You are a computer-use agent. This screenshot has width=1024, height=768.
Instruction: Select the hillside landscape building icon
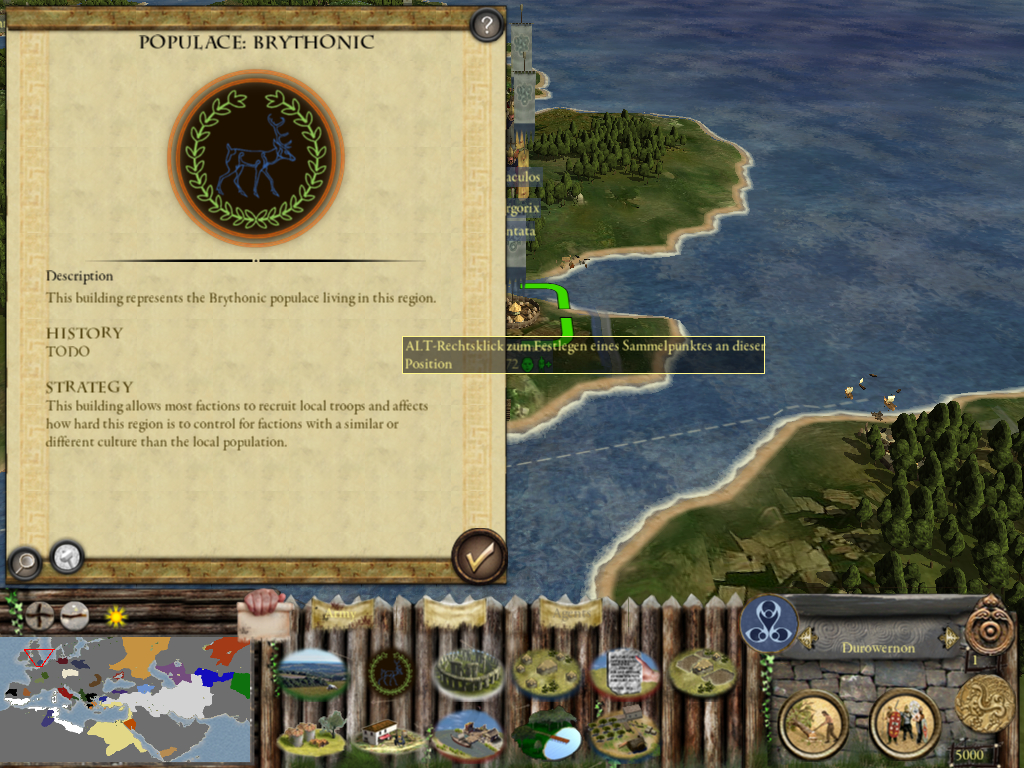click(312, 673)
